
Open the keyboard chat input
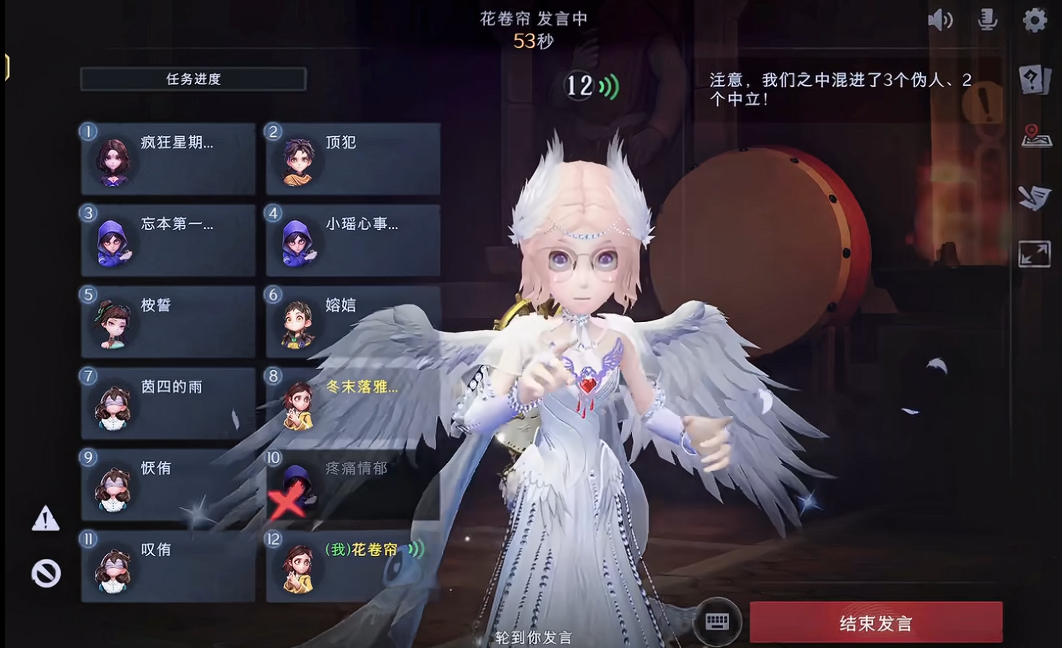(717, 621)
